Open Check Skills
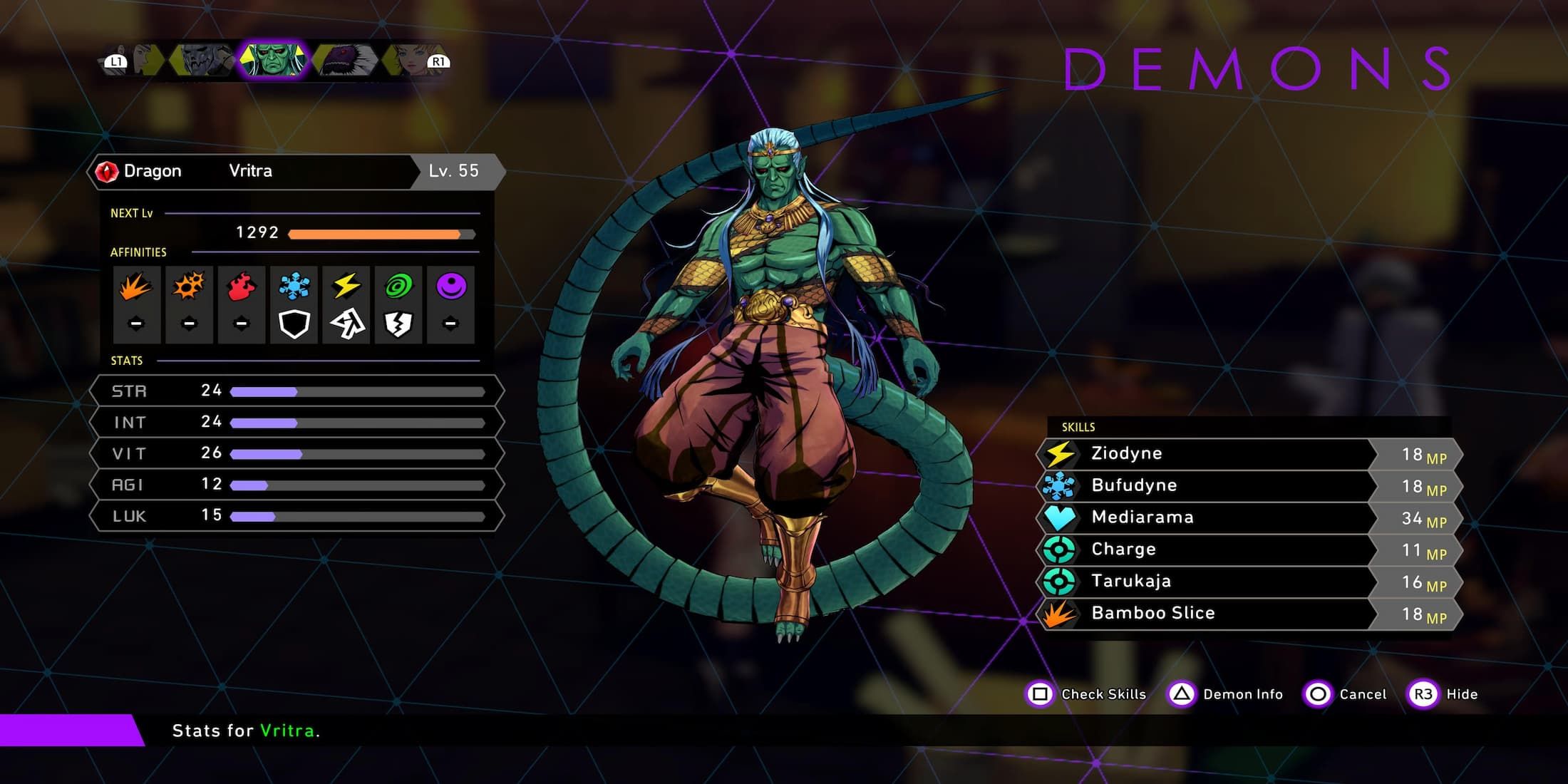The width and height of the screenshot is (1568, 784). pyautogui.click(x=1085, y=694)
